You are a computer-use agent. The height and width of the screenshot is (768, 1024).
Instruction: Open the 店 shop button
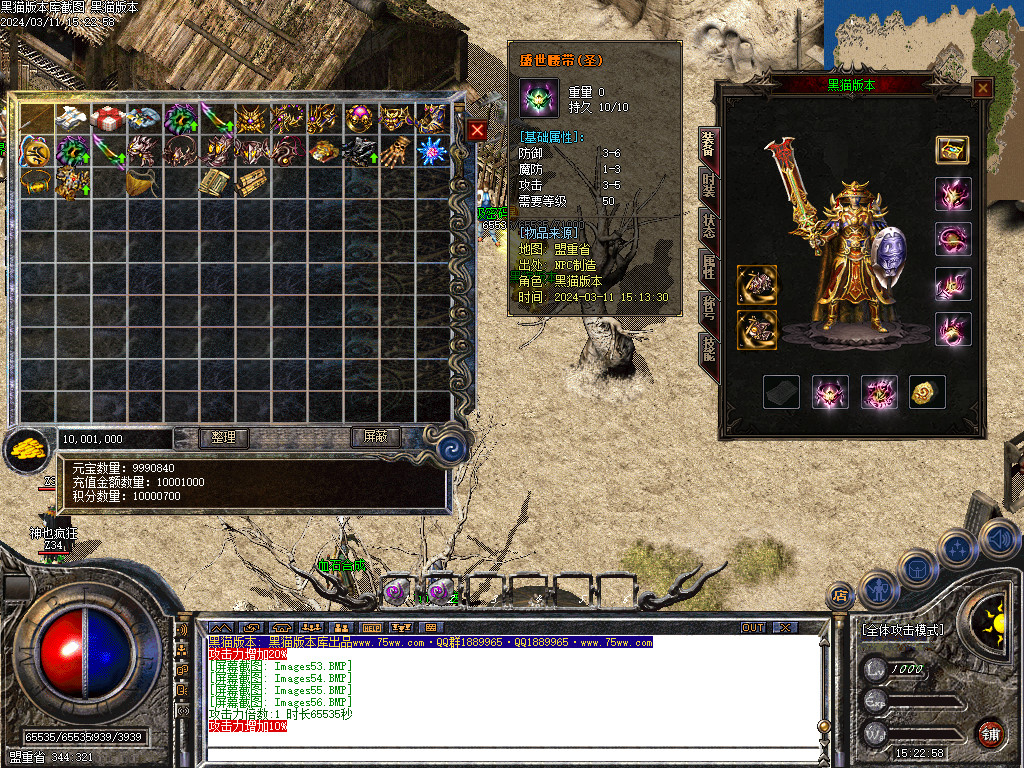point(838,595)
